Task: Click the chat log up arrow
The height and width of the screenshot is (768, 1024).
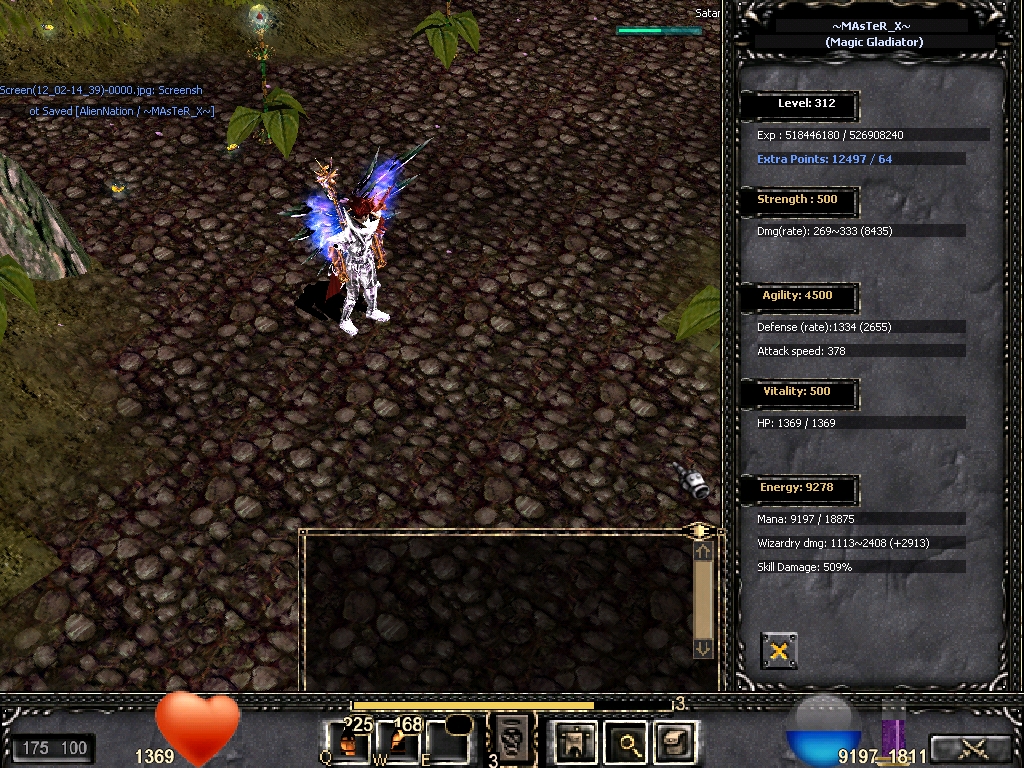Action: [x=703, y=551]
